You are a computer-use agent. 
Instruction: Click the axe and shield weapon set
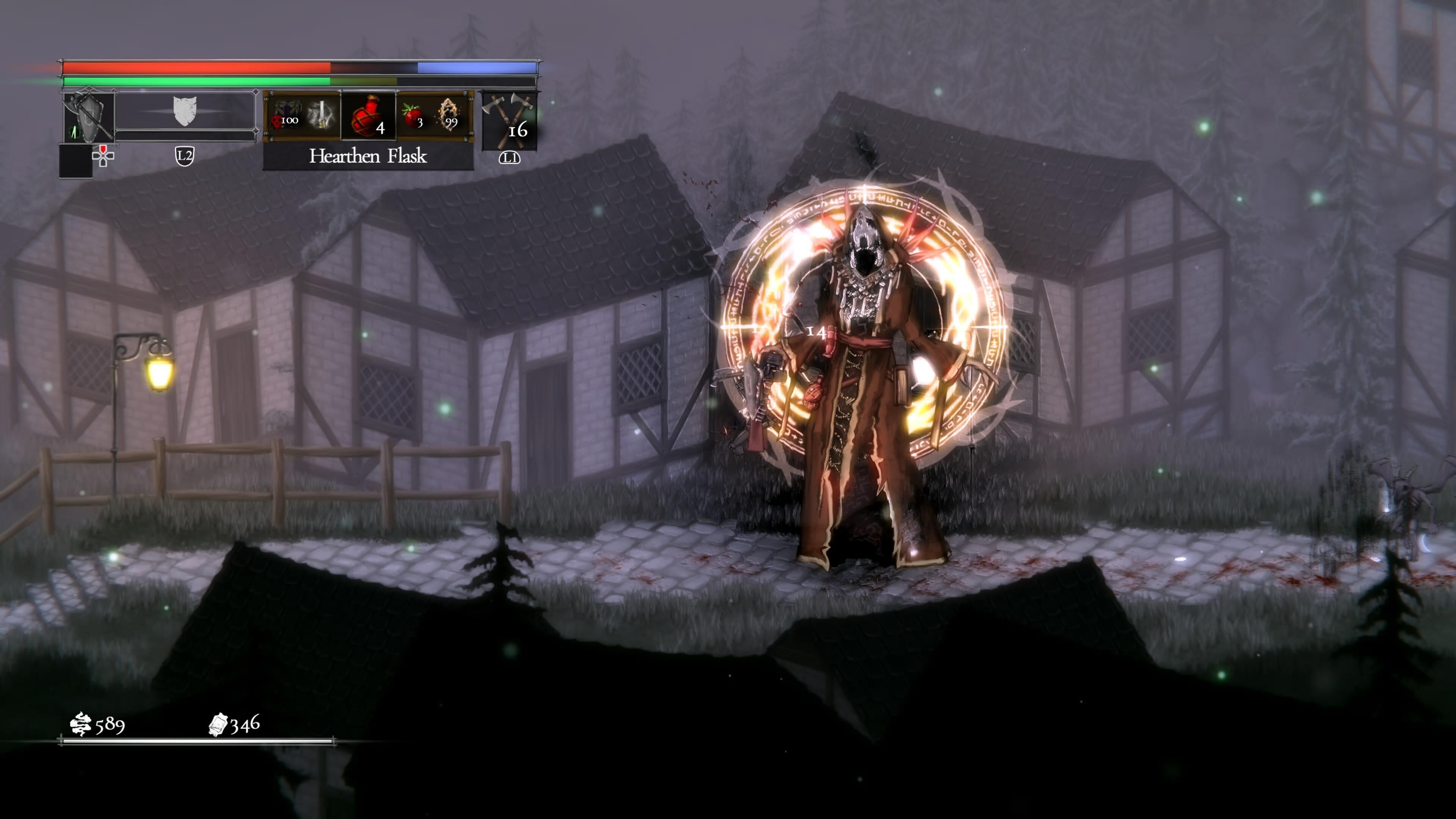(88, 117)
